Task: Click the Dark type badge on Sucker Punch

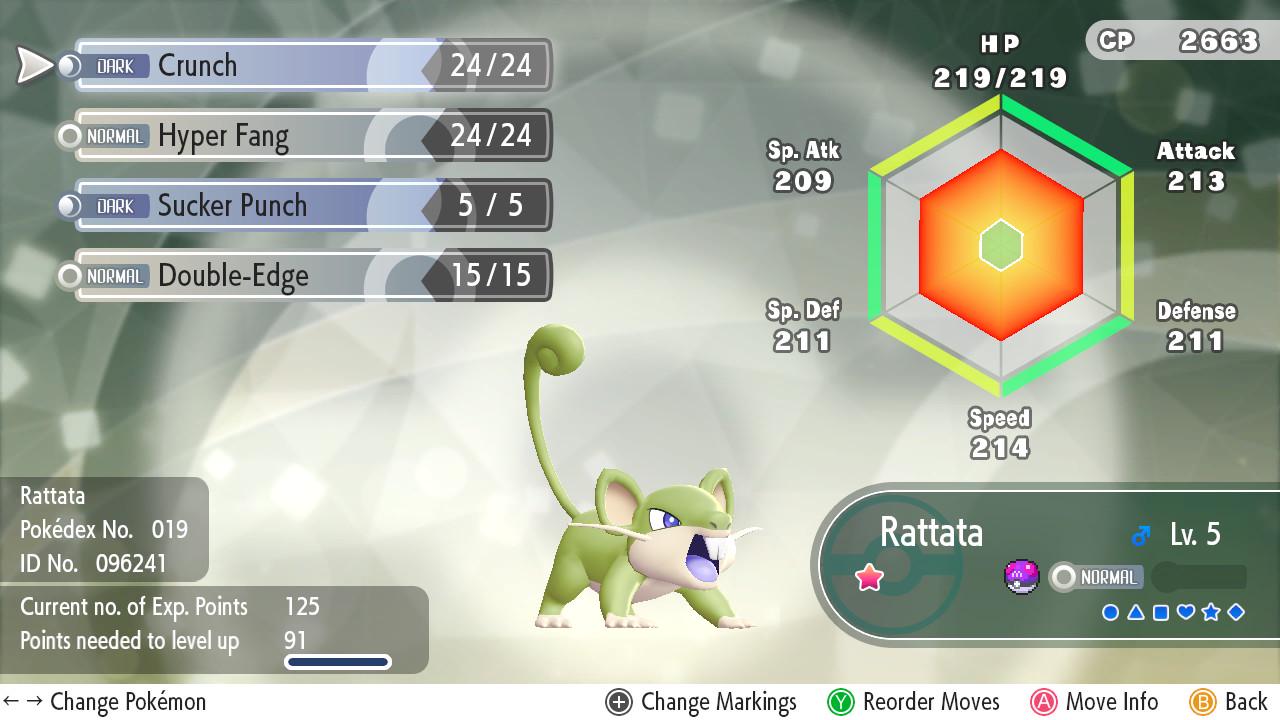Action: [115, 206]
